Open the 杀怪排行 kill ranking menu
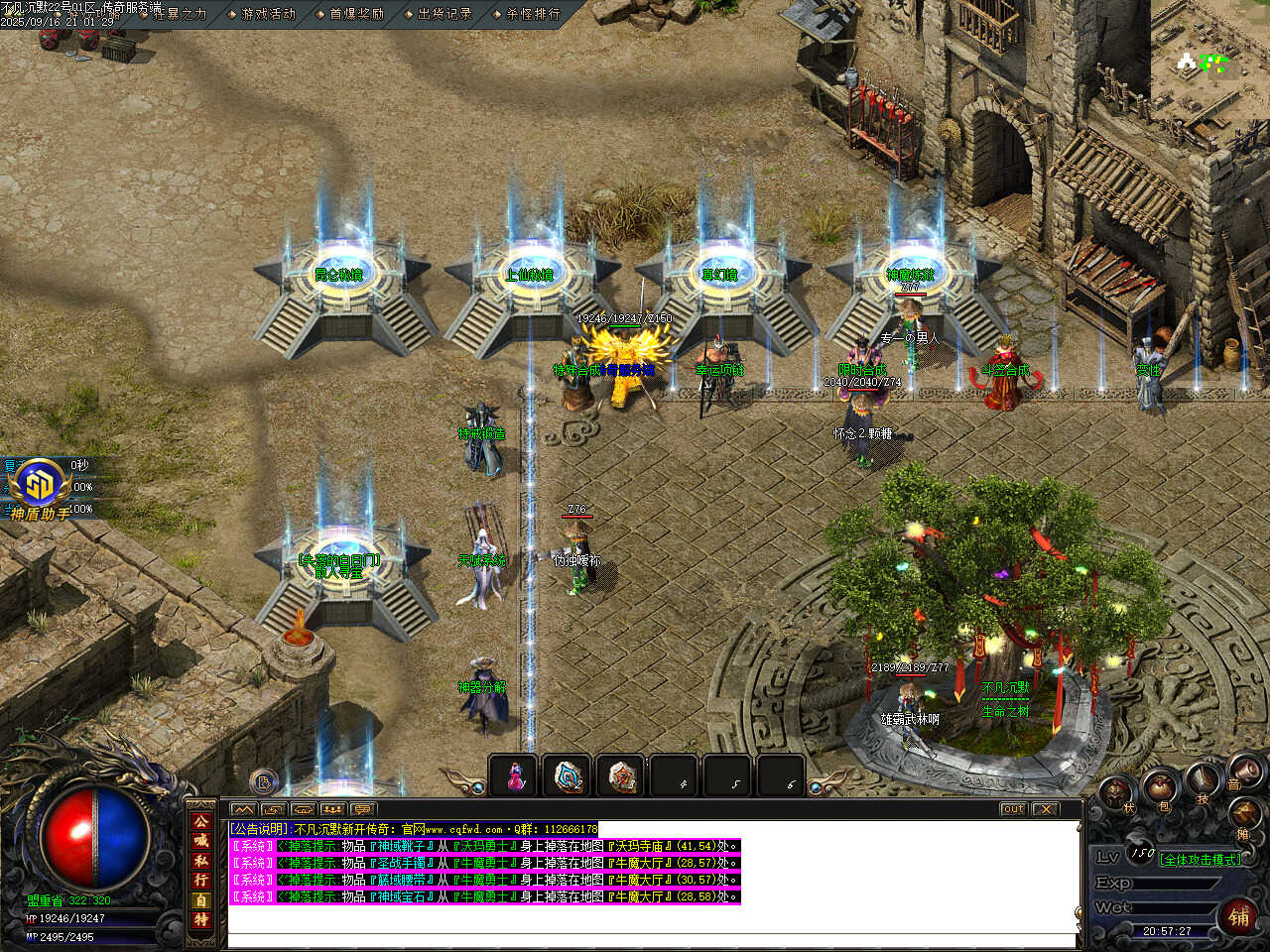Screen dimensions: 1270x952 (x=533, y=14)
